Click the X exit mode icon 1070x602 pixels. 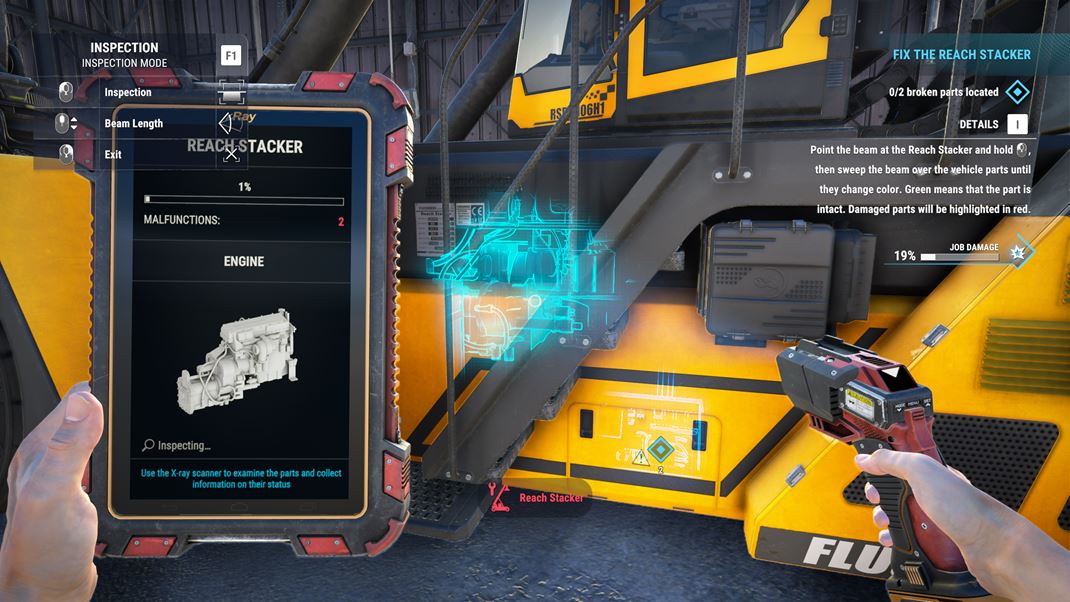[x=231, y=154]
